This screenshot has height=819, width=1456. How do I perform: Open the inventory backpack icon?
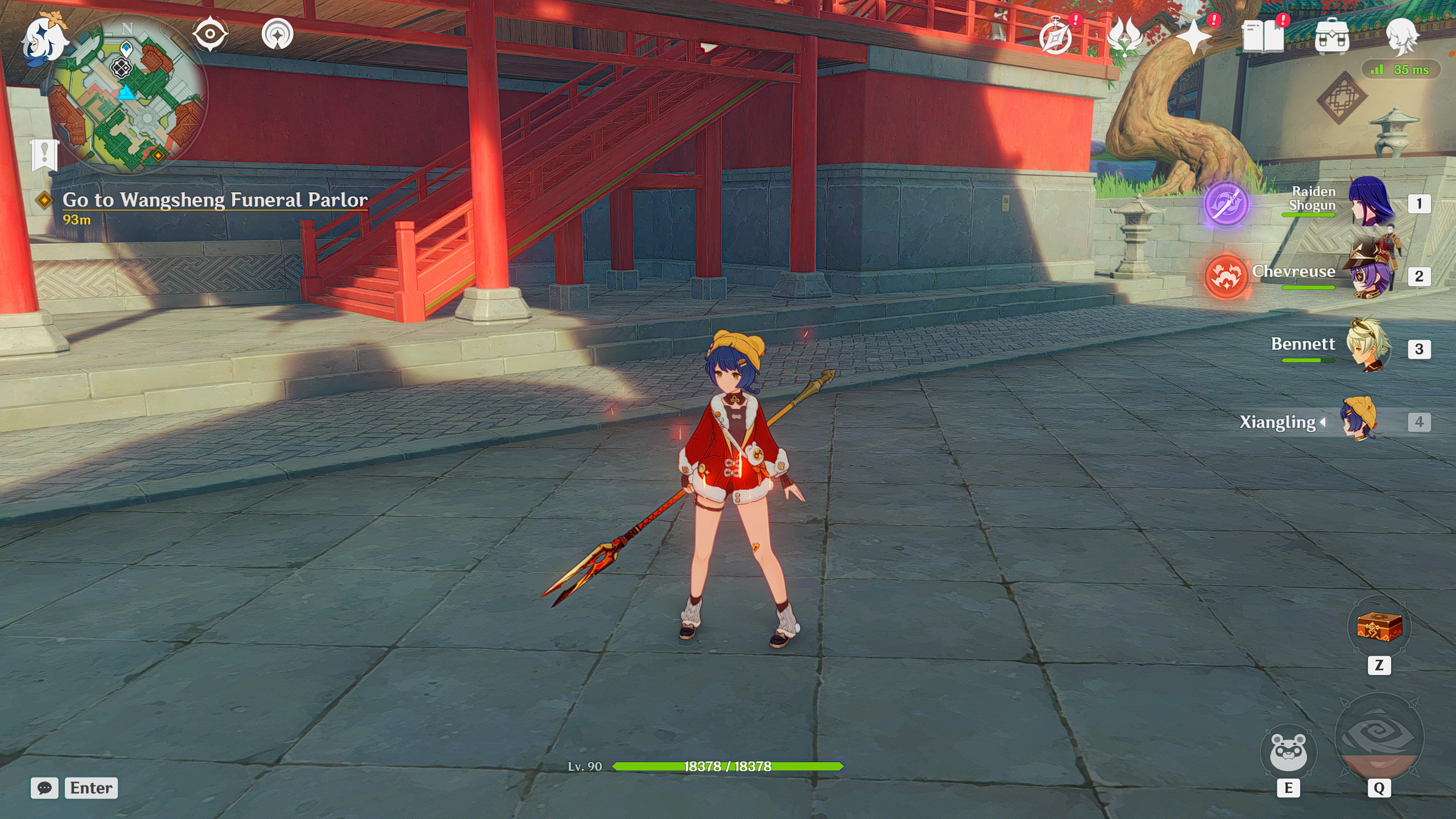click(x=1333, y=36)
